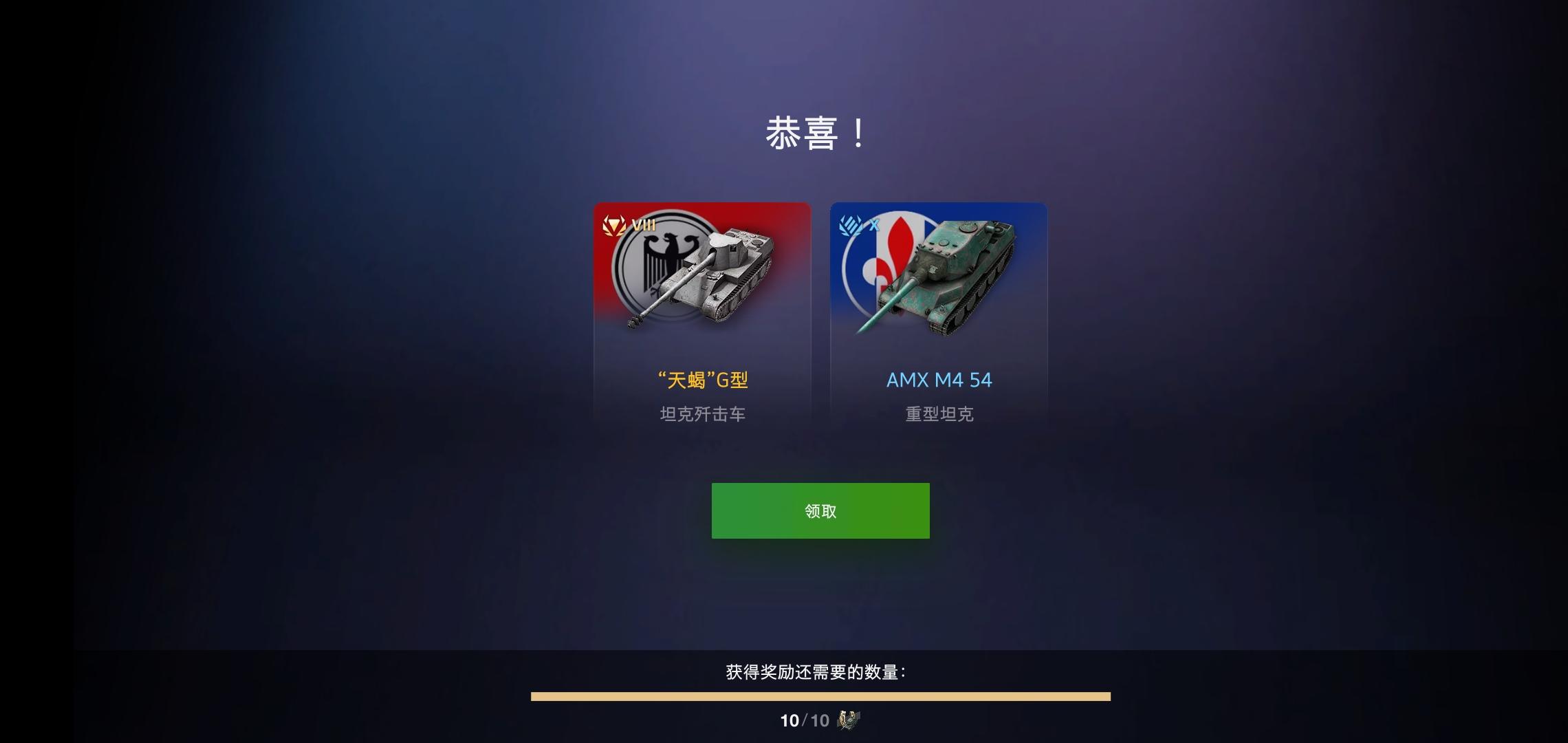
Task: Click the 坦克歼击车 vehicle type label
Action: (x=702, y=413)
